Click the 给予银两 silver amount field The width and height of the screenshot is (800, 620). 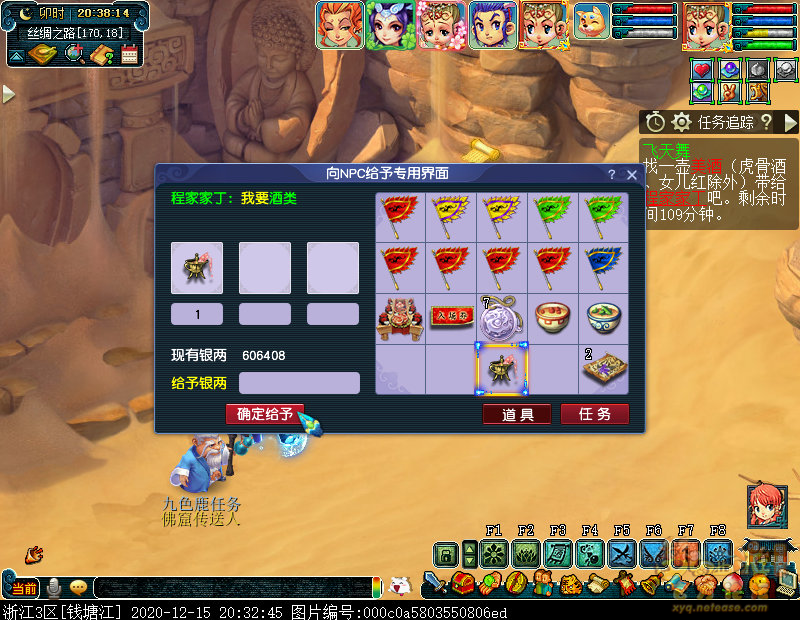(299, 383)
